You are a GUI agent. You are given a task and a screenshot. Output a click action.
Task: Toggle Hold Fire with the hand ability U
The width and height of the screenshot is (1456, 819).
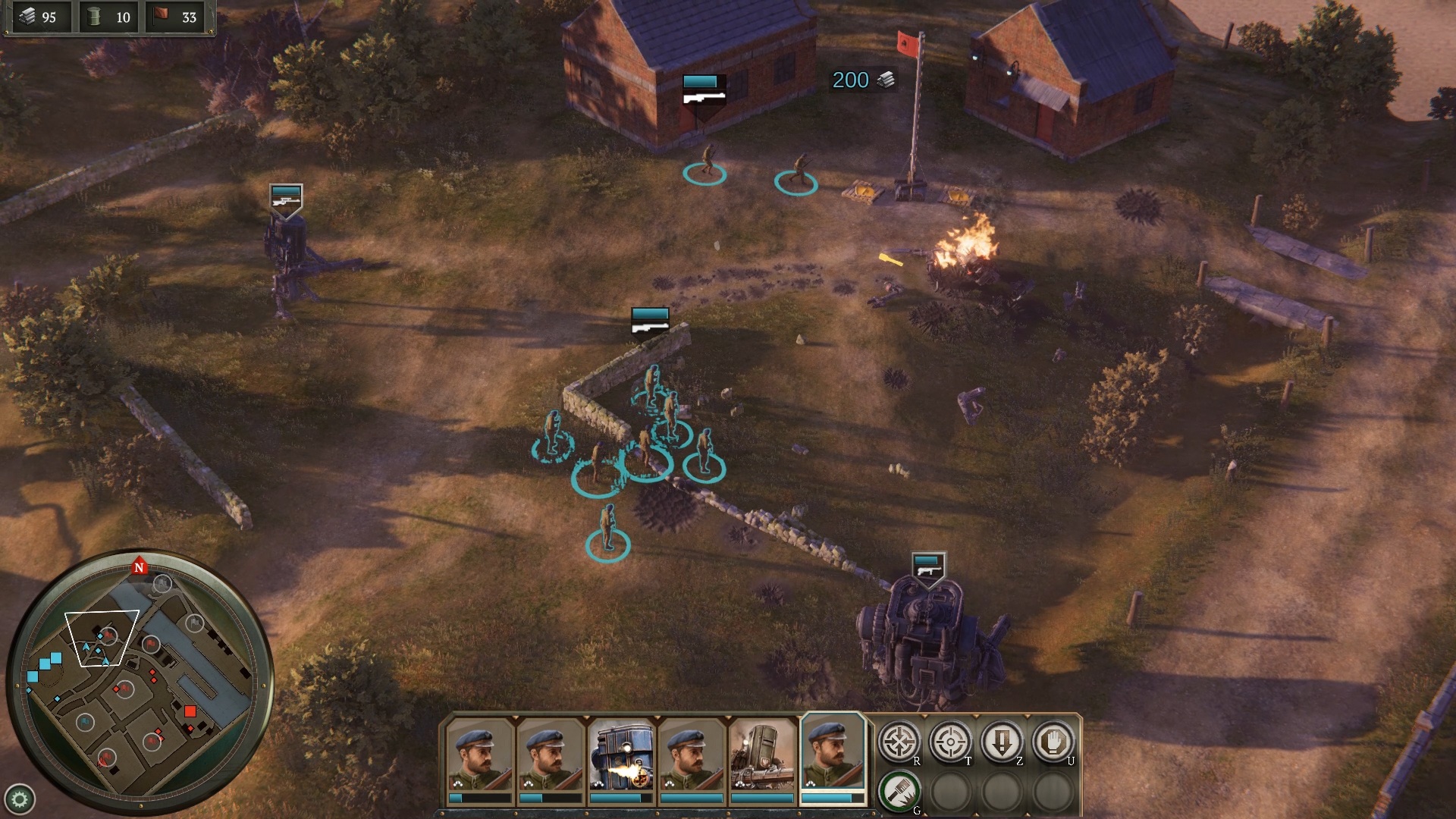[x=1053, y=741]
